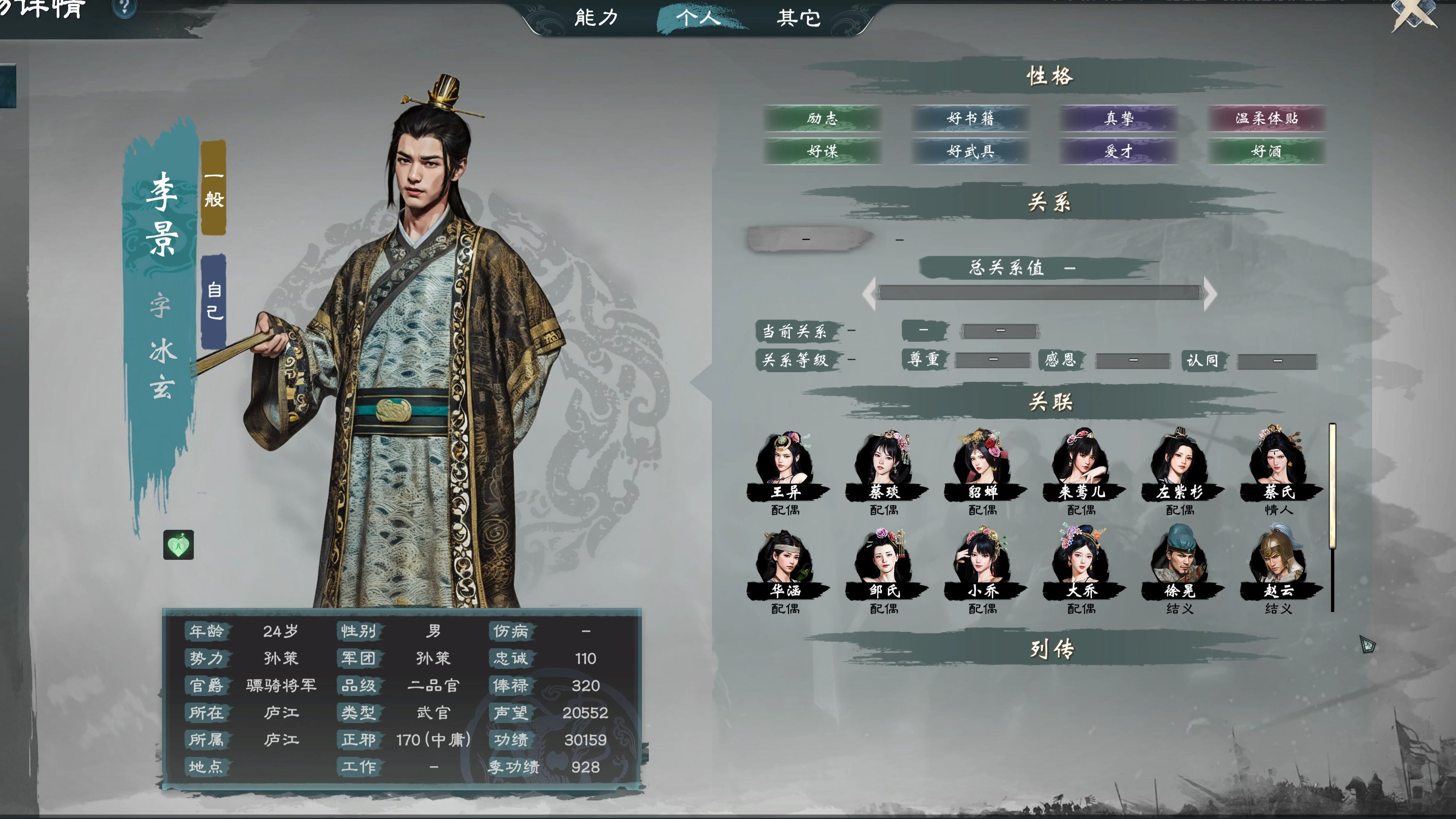The width and height of the screenshot is (1456, 819).
Task: Click the right arrow of relationship bar
Action: pyautogui.click(x=1210, y=293)
